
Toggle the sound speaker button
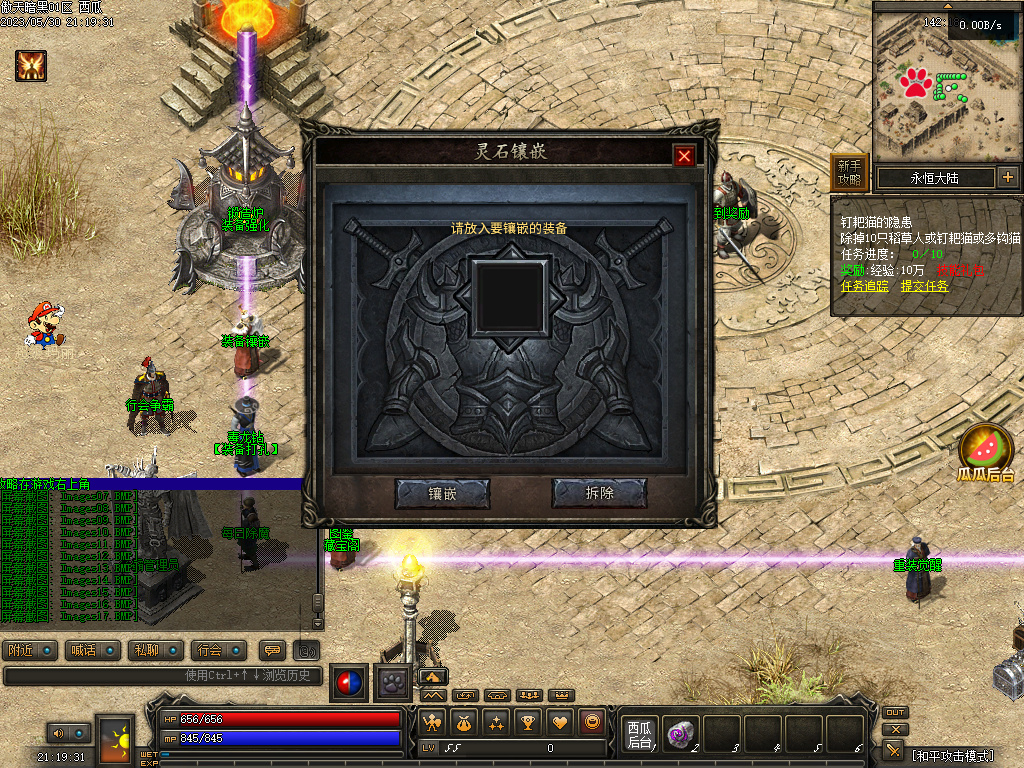coord(57,733)
